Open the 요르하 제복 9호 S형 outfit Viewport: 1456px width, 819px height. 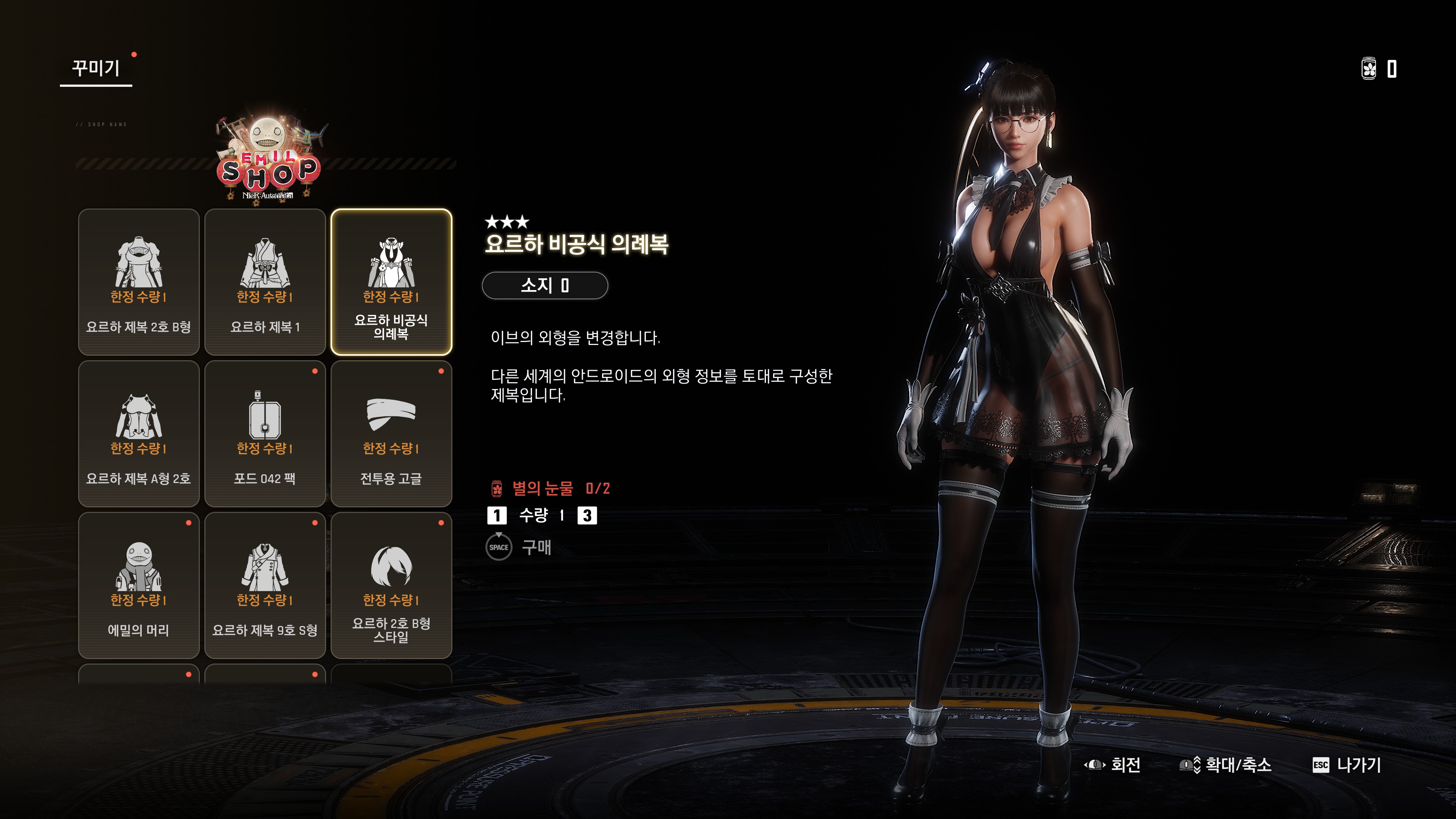[265, 585]
